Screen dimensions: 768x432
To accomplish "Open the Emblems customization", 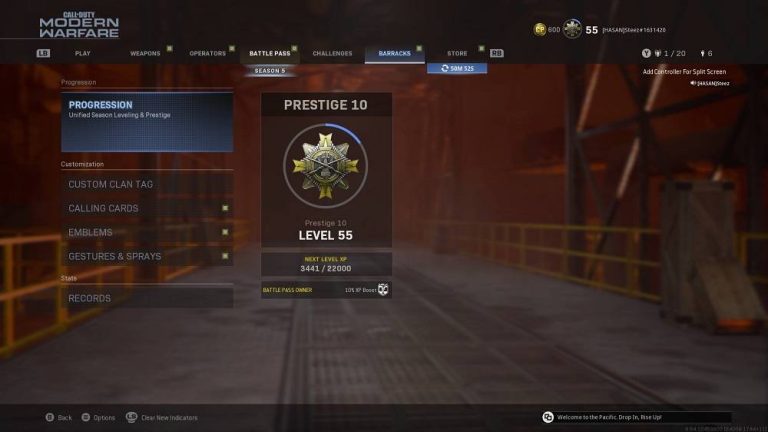I will (147, 232).
